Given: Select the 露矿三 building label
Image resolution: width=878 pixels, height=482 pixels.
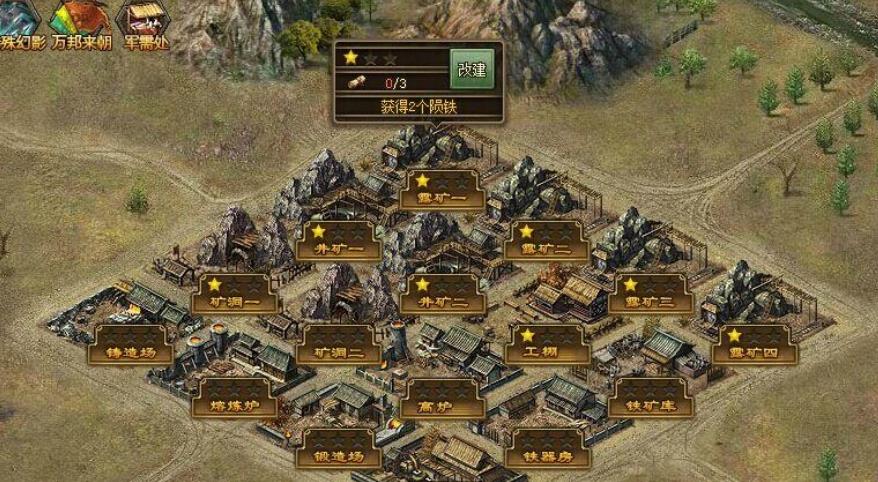Looking at the screenshot, I should point(650,297).
